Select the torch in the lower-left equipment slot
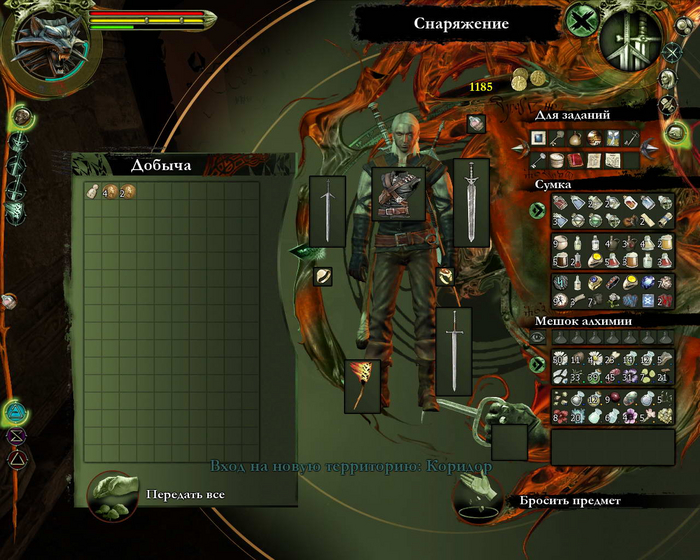 pyautogui.click(x=362, y=385)
